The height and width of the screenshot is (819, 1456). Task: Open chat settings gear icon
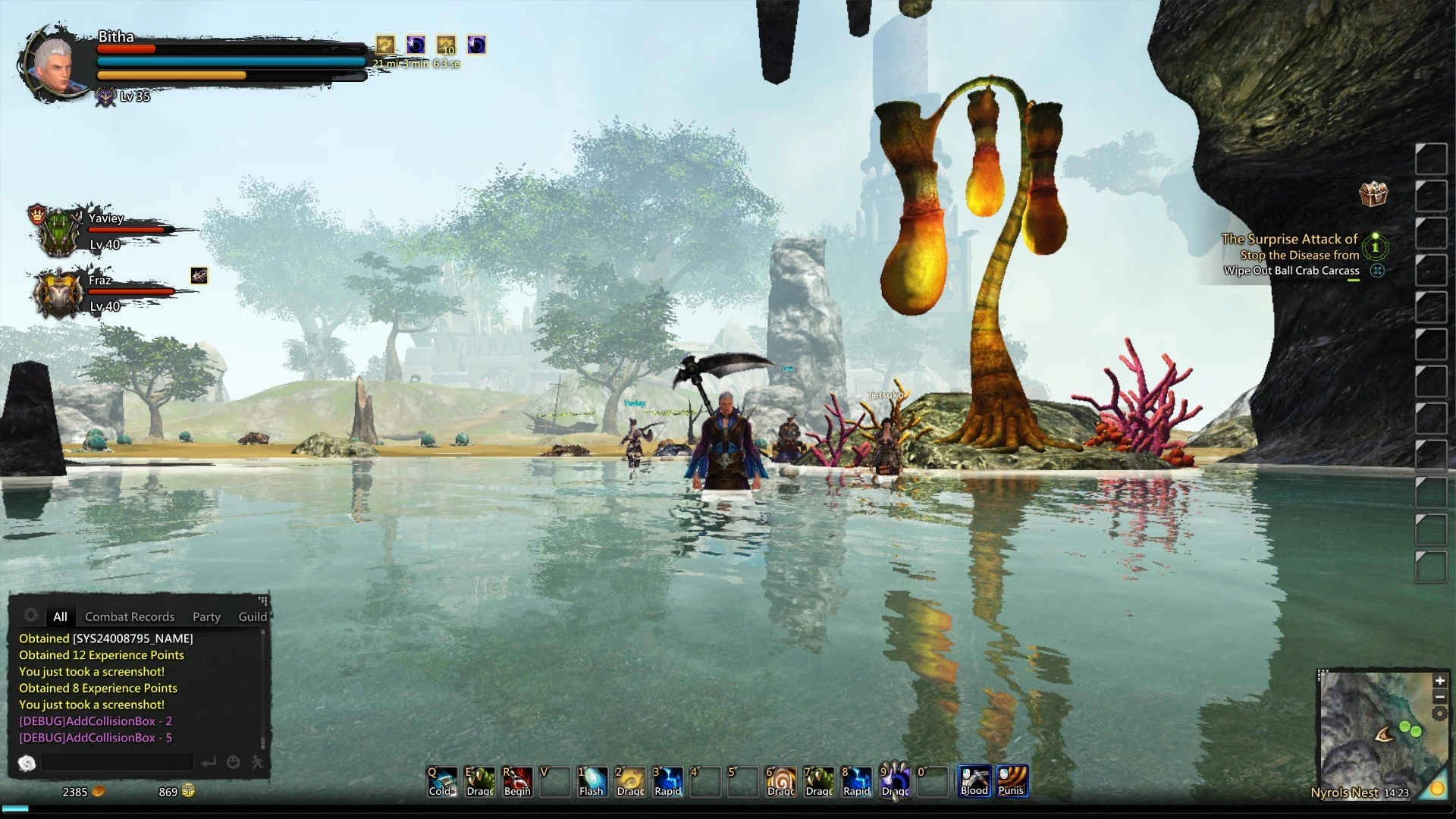click(x=31, y=615)
